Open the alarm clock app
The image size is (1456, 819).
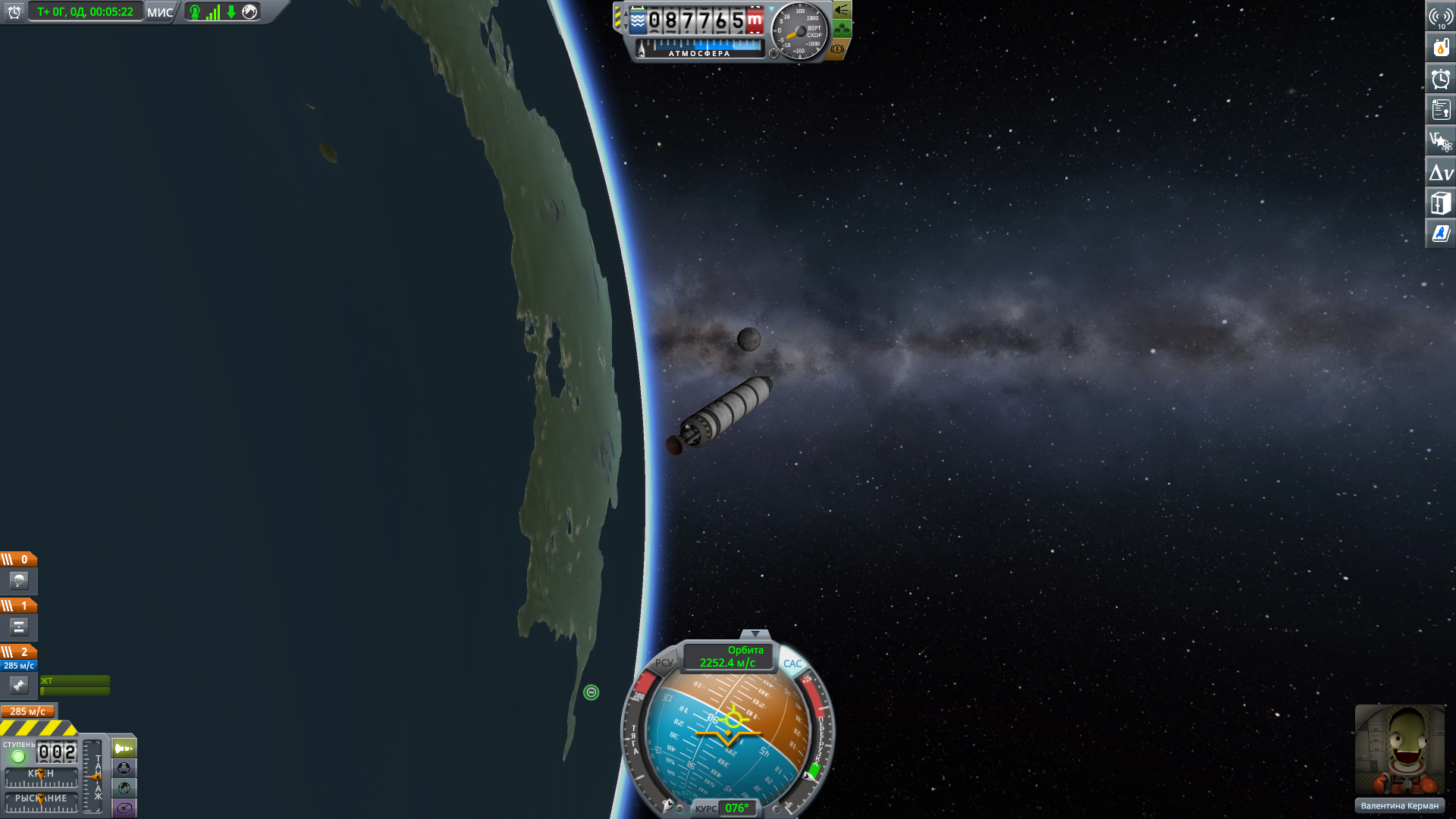[1441, 79]
